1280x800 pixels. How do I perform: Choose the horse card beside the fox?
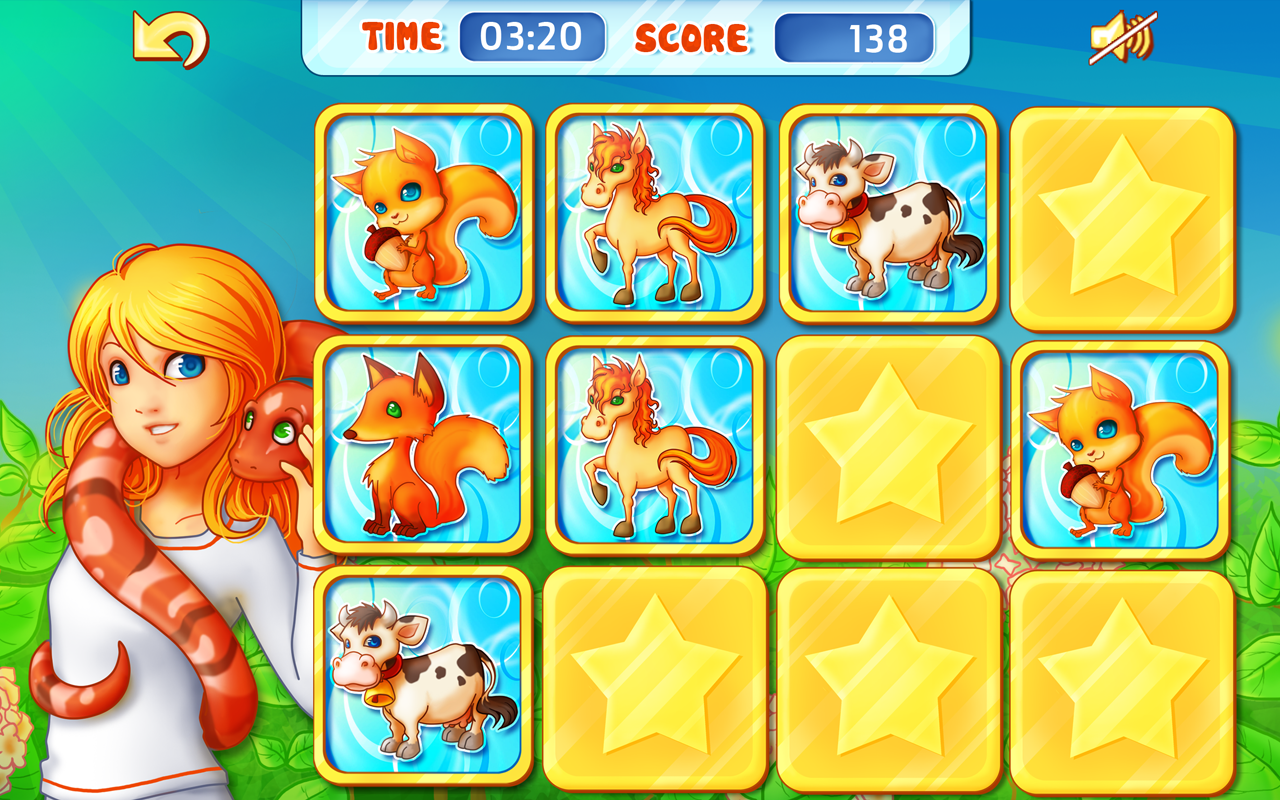tap(655, 445)
